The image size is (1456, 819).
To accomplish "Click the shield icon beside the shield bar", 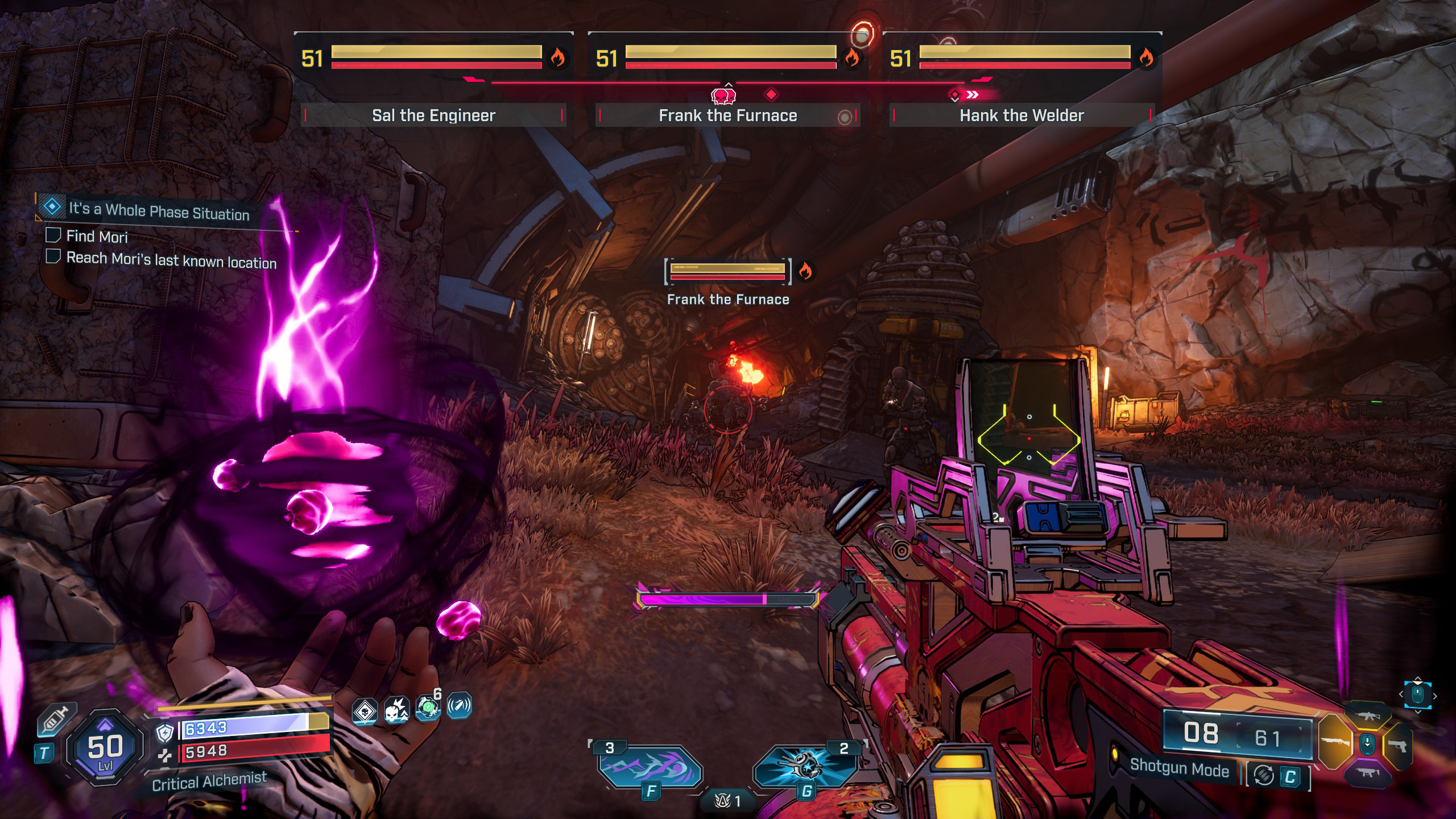I will point(165,733).
